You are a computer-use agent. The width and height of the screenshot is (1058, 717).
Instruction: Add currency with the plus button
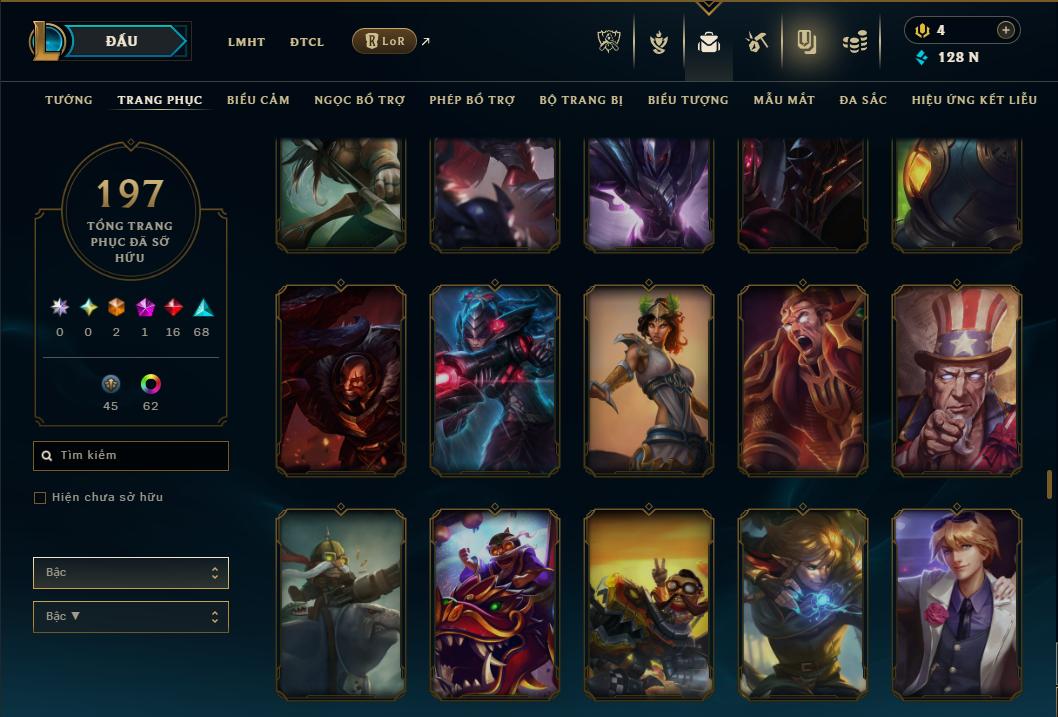[1005, 30]
